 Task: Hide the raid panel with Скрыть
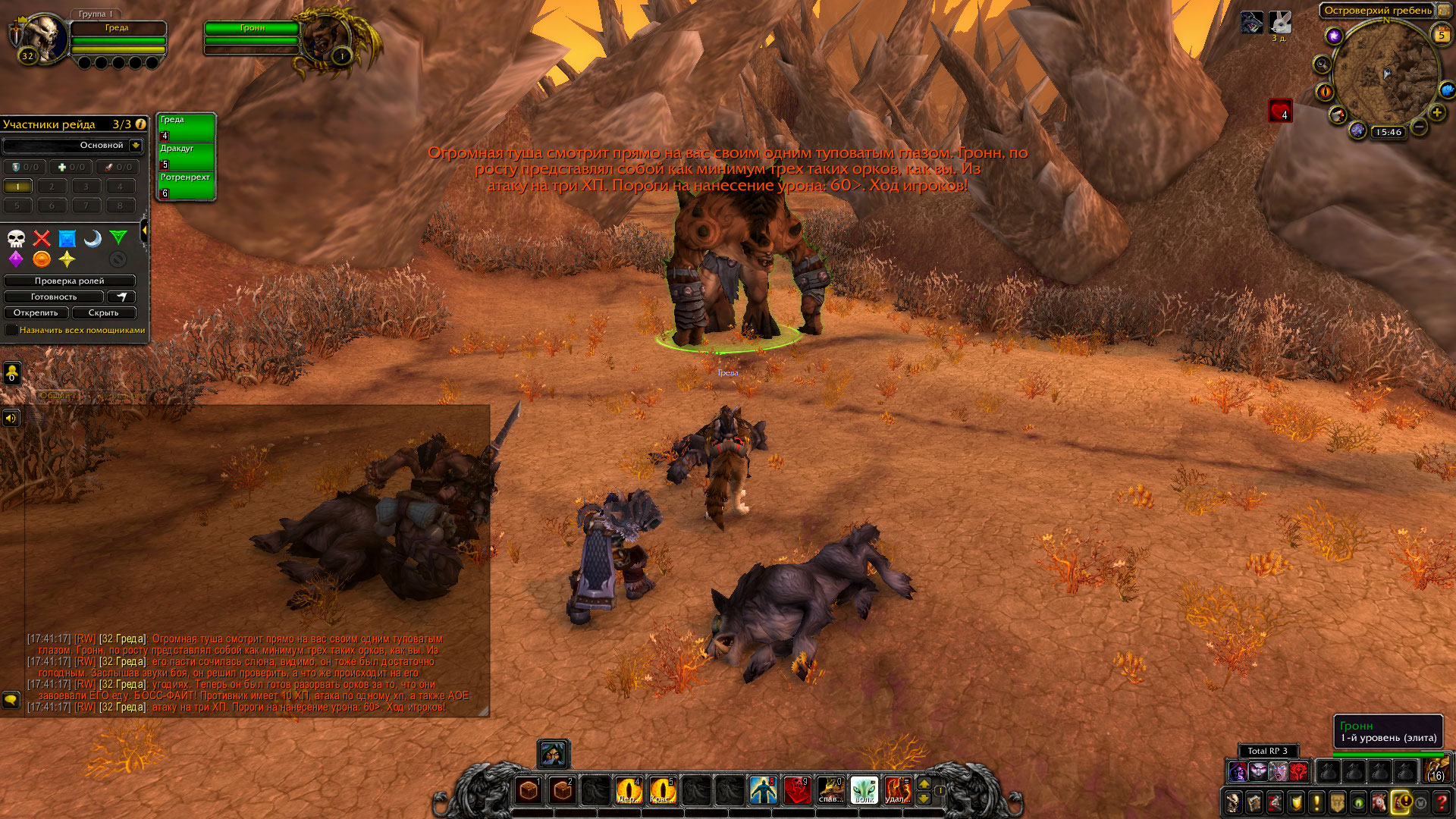(103, 312)
